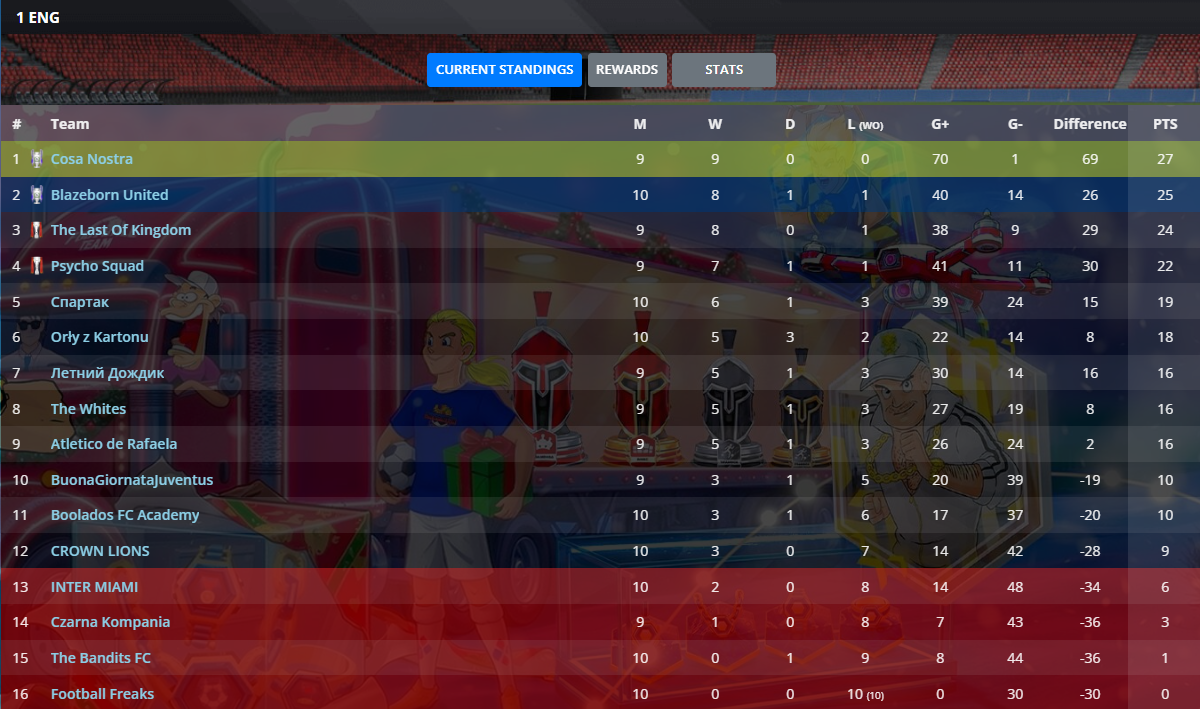Open the Czarna Kompania team link
The image size is (1200, 709).
tap(110, 622)
